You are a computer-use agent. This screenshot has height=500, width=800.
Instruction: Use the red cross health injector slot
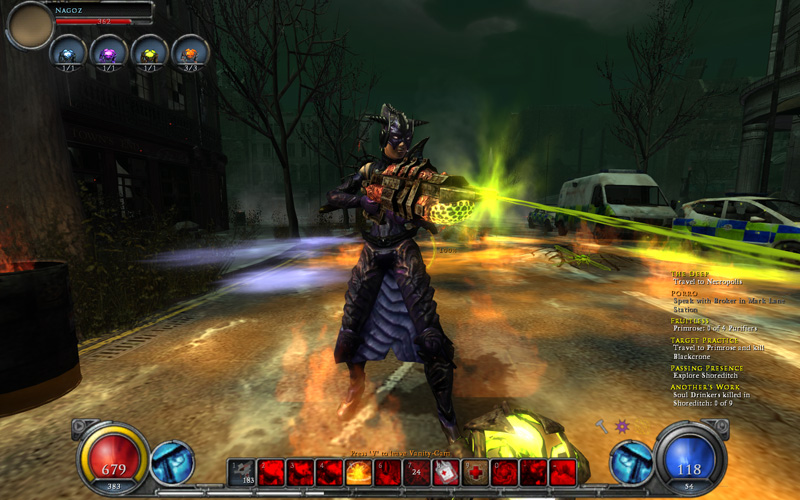(475, 473)
